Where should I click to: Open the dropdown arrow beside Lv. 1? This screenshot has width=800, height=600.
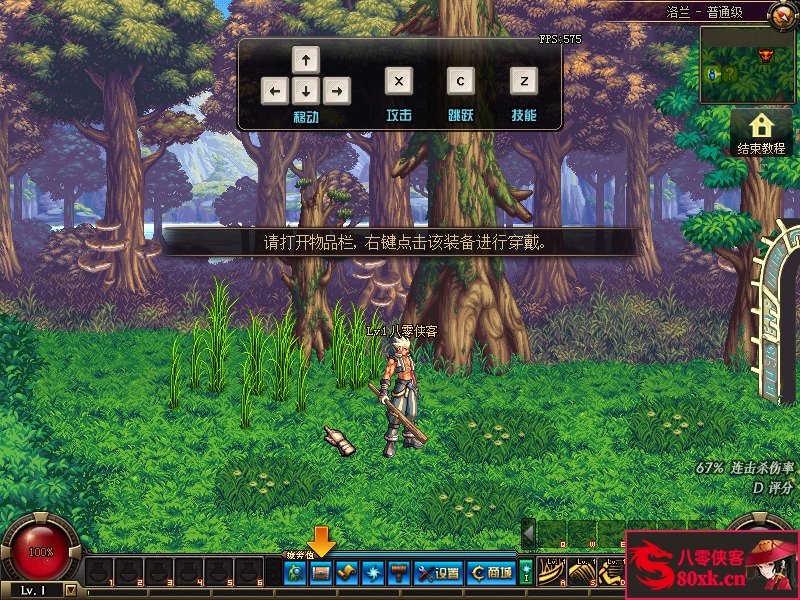coord(70,590)
